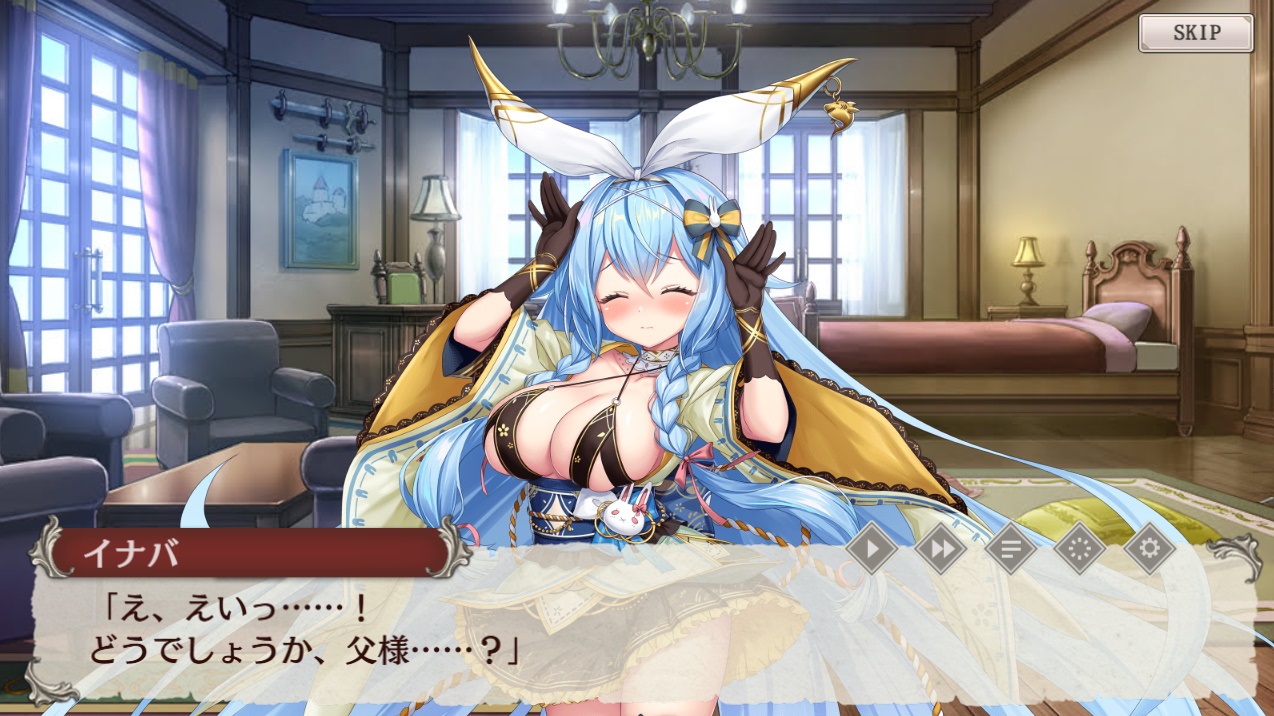Skip the story scene with SKIP
1274x716 pixels.
(1195, 33)
